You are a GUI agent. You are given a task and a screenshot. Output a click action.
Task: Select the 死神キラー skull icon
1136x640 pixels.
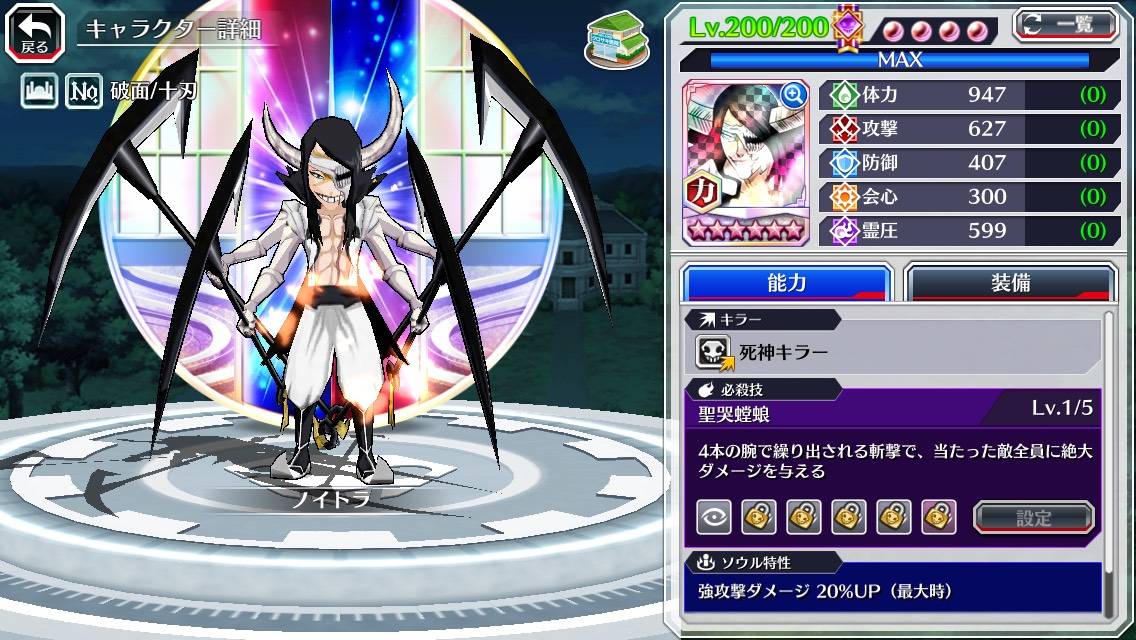click(x=714, y=352)
